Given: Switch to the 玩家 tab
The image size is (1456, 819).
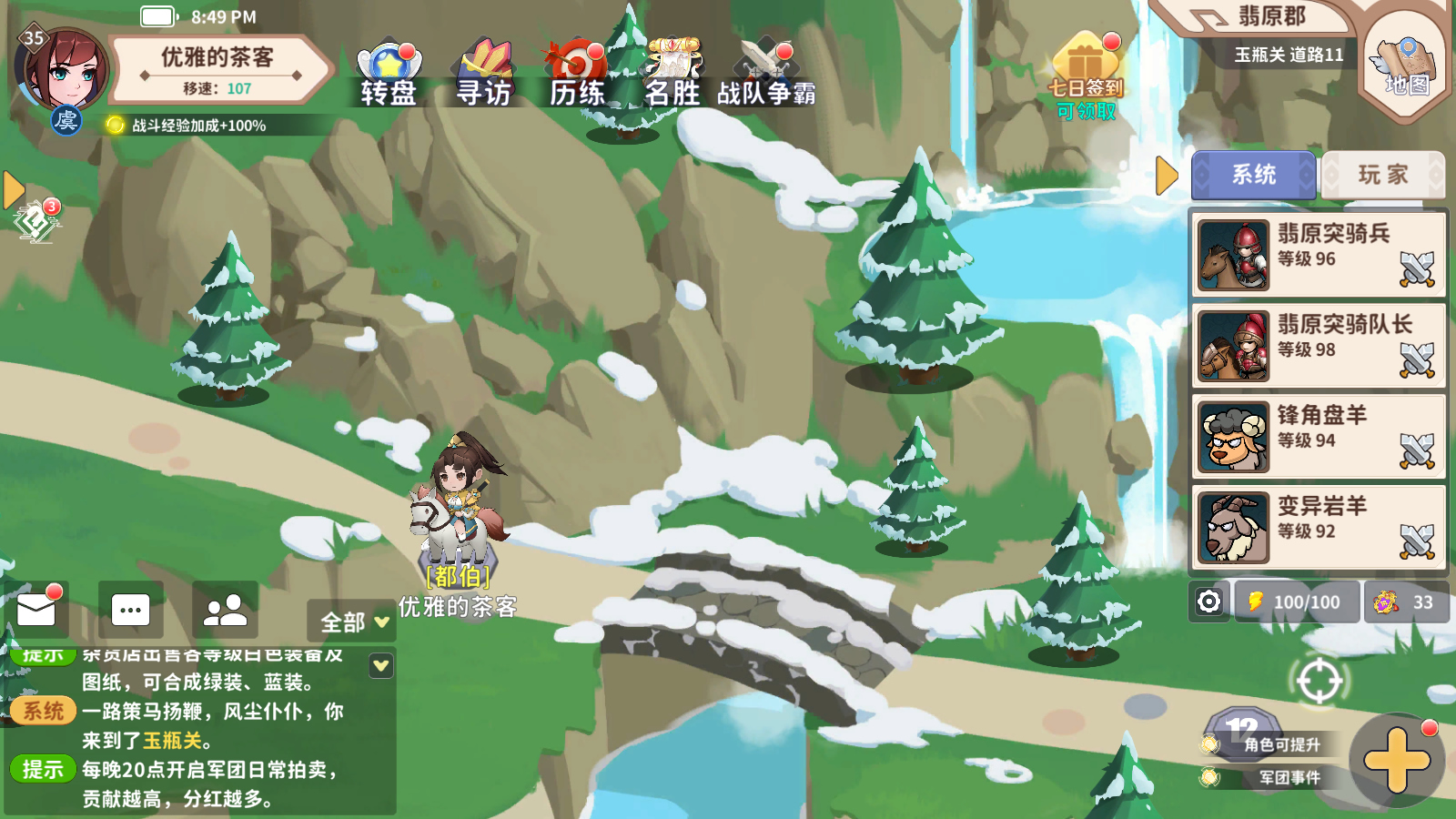Looking at the screenshot, I should (x=1382, y=175).
